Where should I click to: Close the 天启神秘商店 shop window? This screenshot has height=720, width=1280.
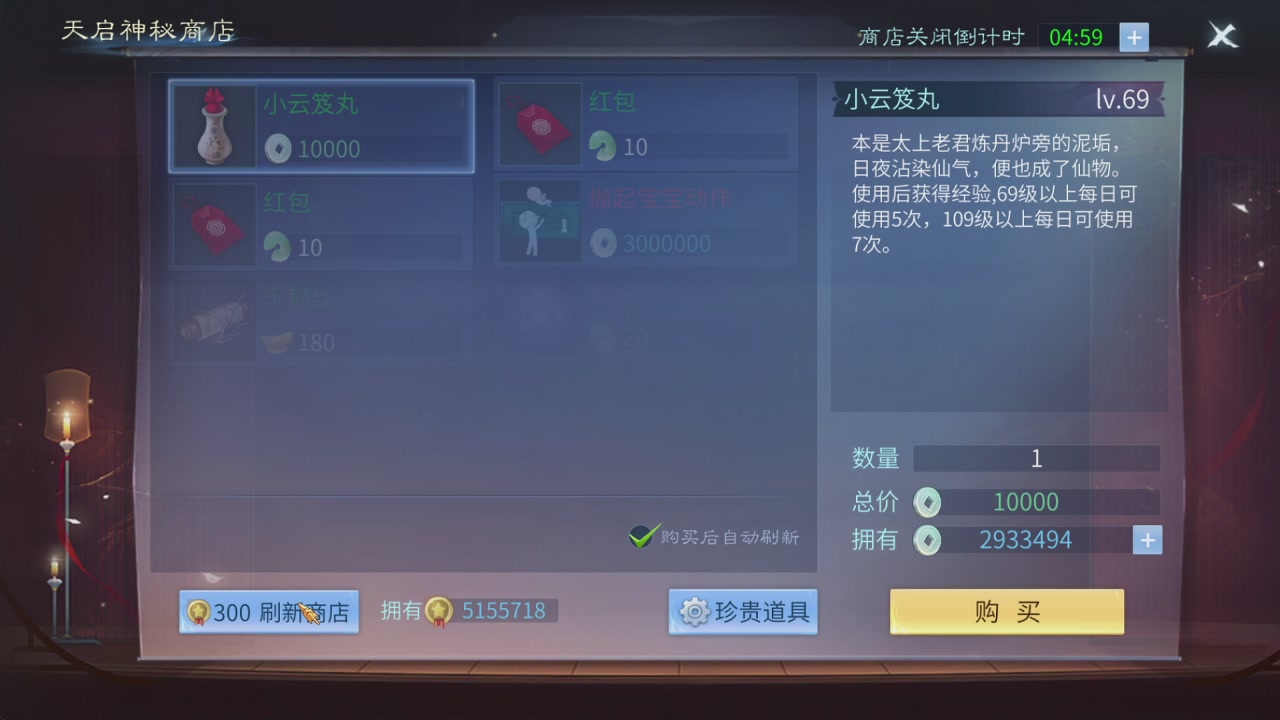tap(1222, 35)
